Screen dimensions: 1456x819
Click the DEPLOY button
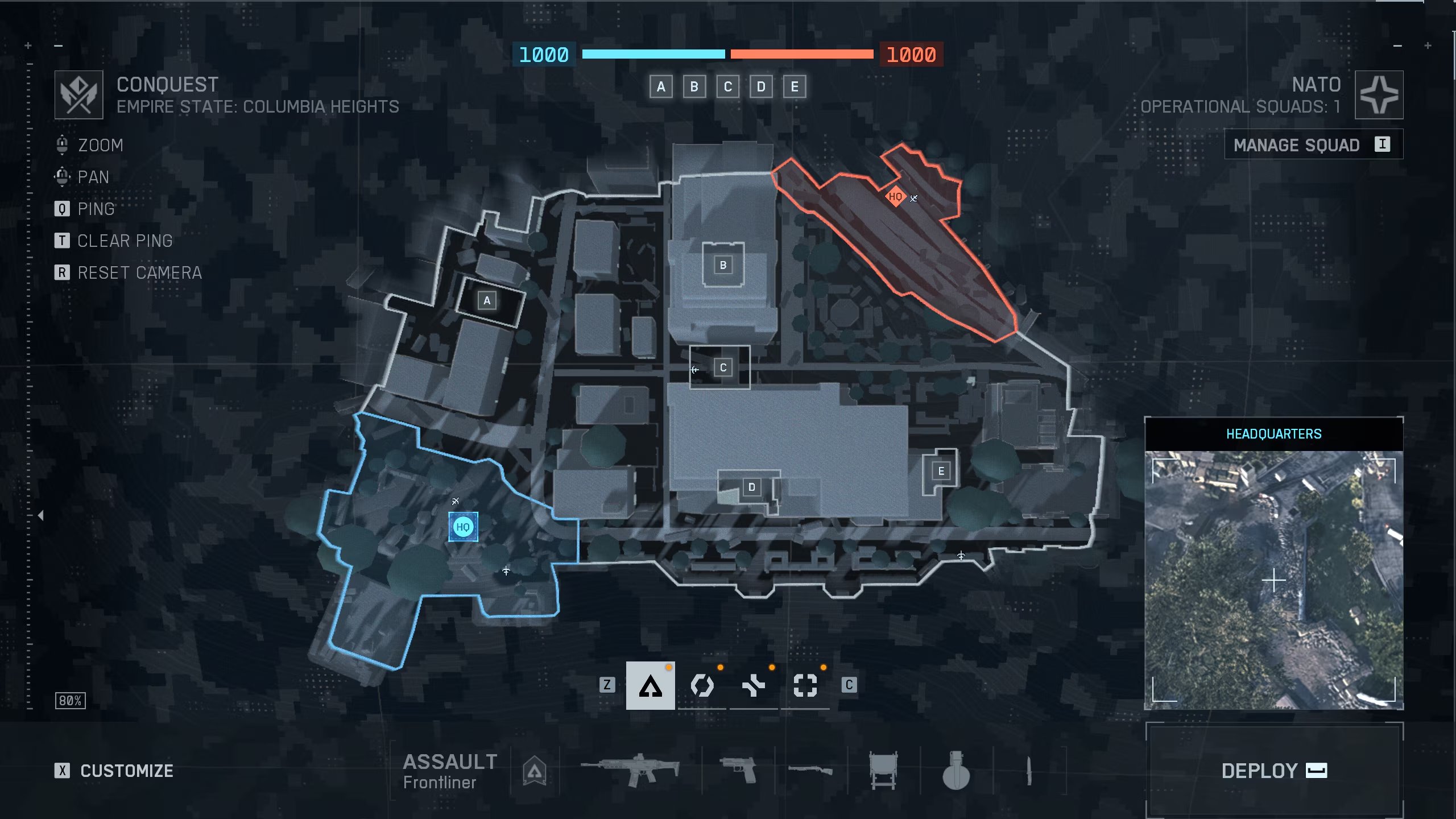click(x=1274, y=771)
